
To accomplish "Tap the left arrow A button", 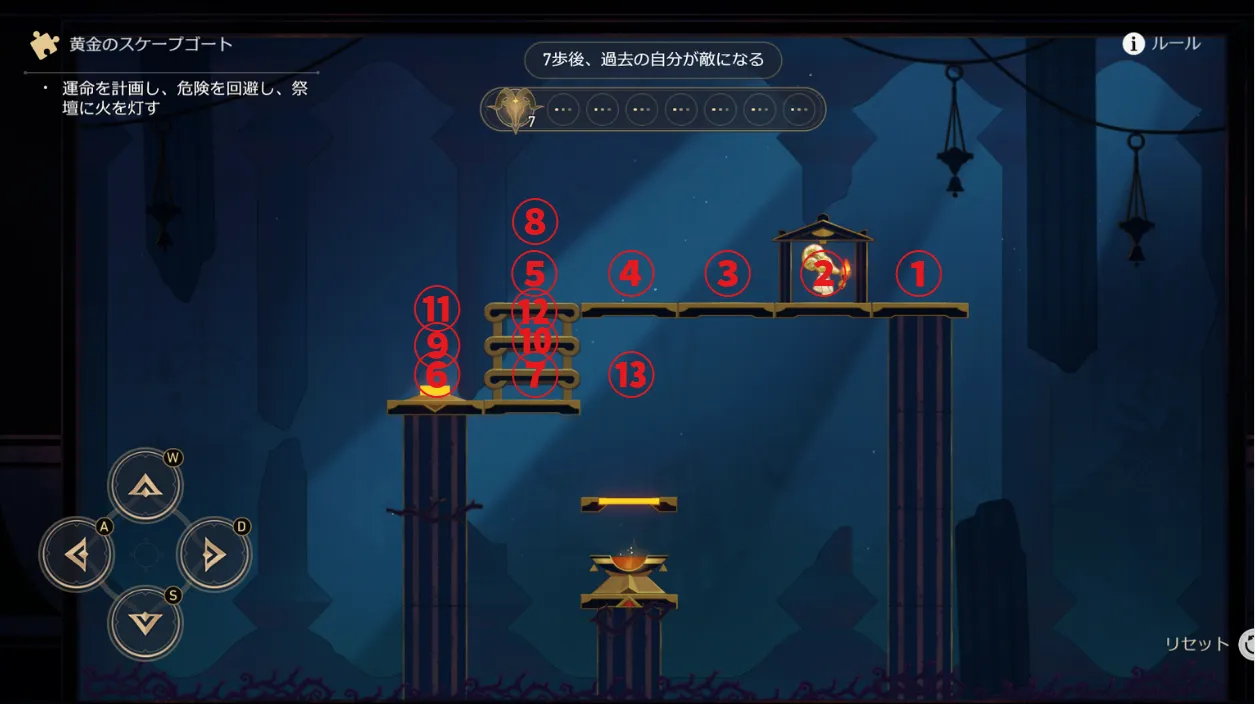I will point(77,555).
